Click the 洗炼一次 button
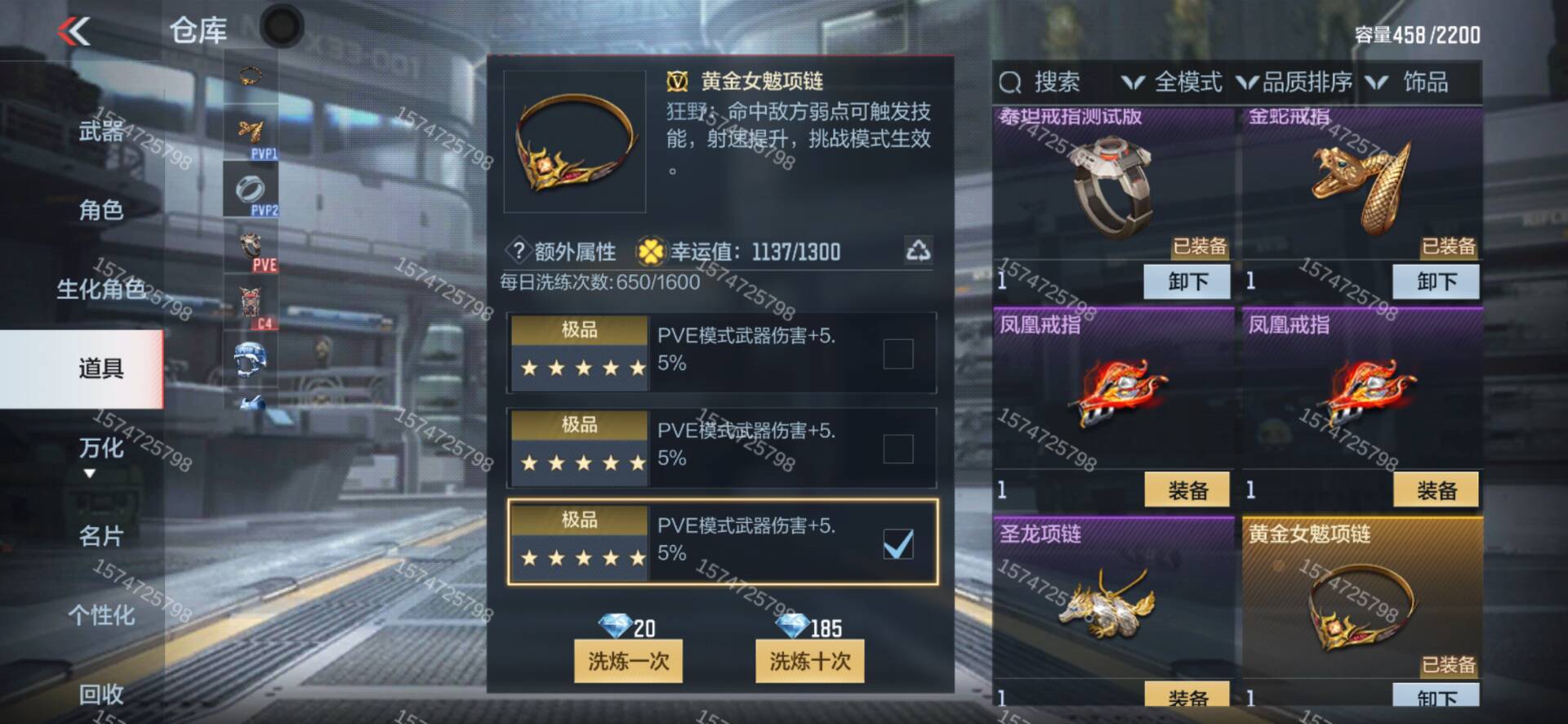The width and height of the screenshot is (1568, 724). pos(628,660)
